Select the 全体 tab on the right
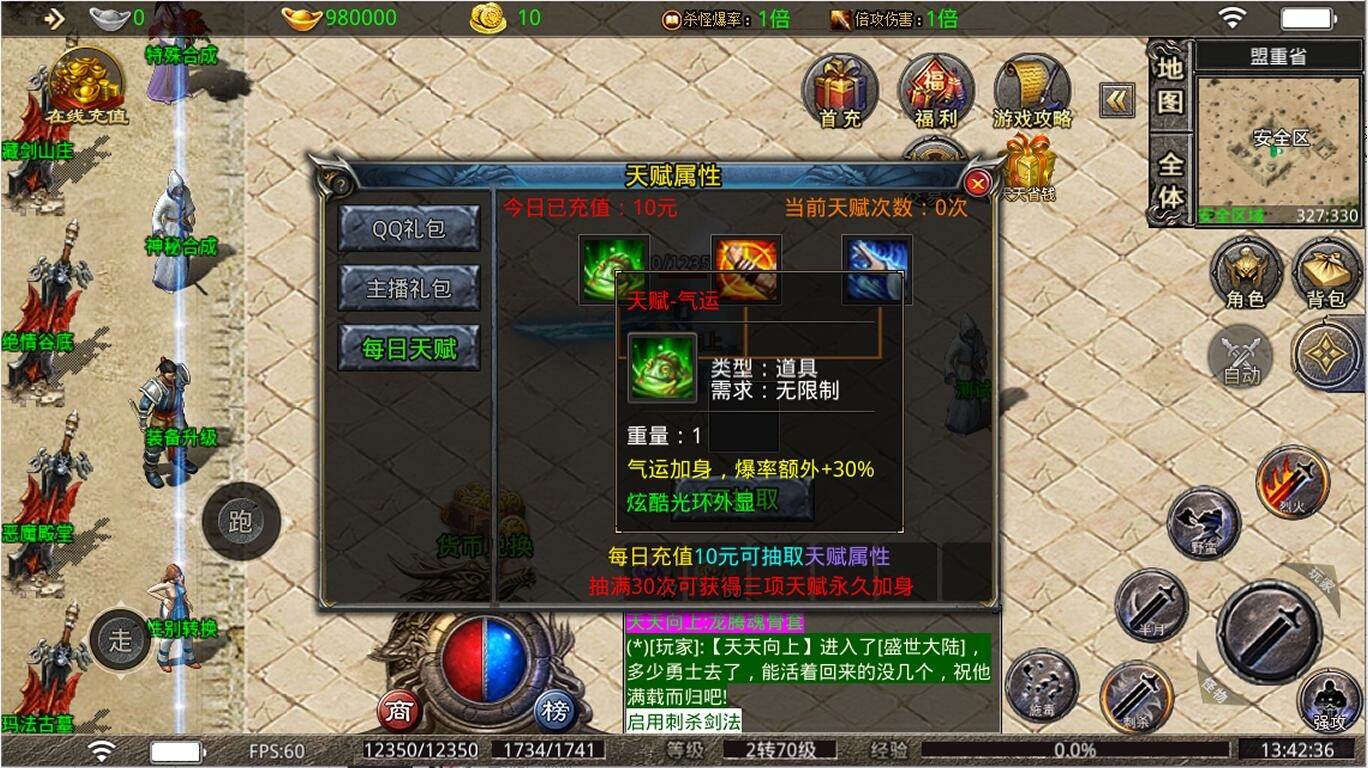This screenshot has height=768, width=1368. [x=1170, y=175]
